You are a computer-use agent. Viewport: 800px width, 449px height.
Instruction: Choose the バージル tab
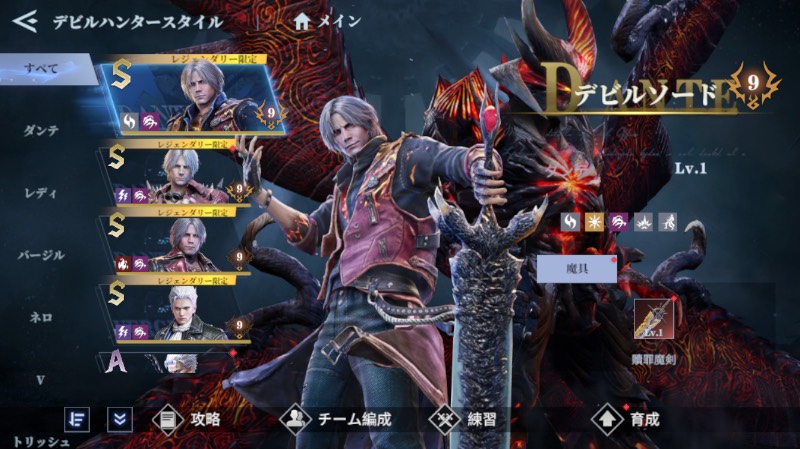pyautogui.click(x=42, y=255)
